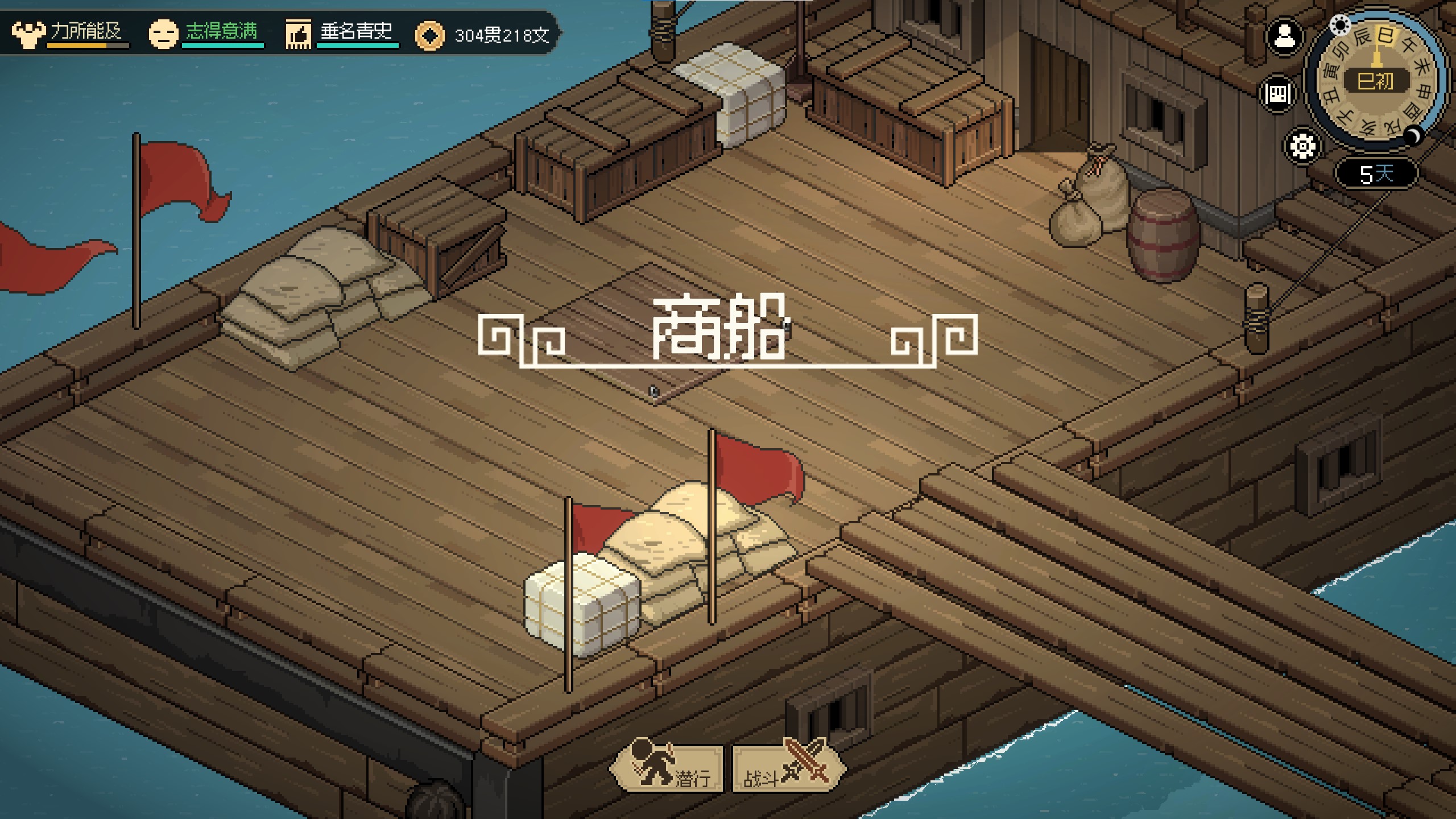
Task: Open the scroll journal icon
Action: pos(1277,94)
